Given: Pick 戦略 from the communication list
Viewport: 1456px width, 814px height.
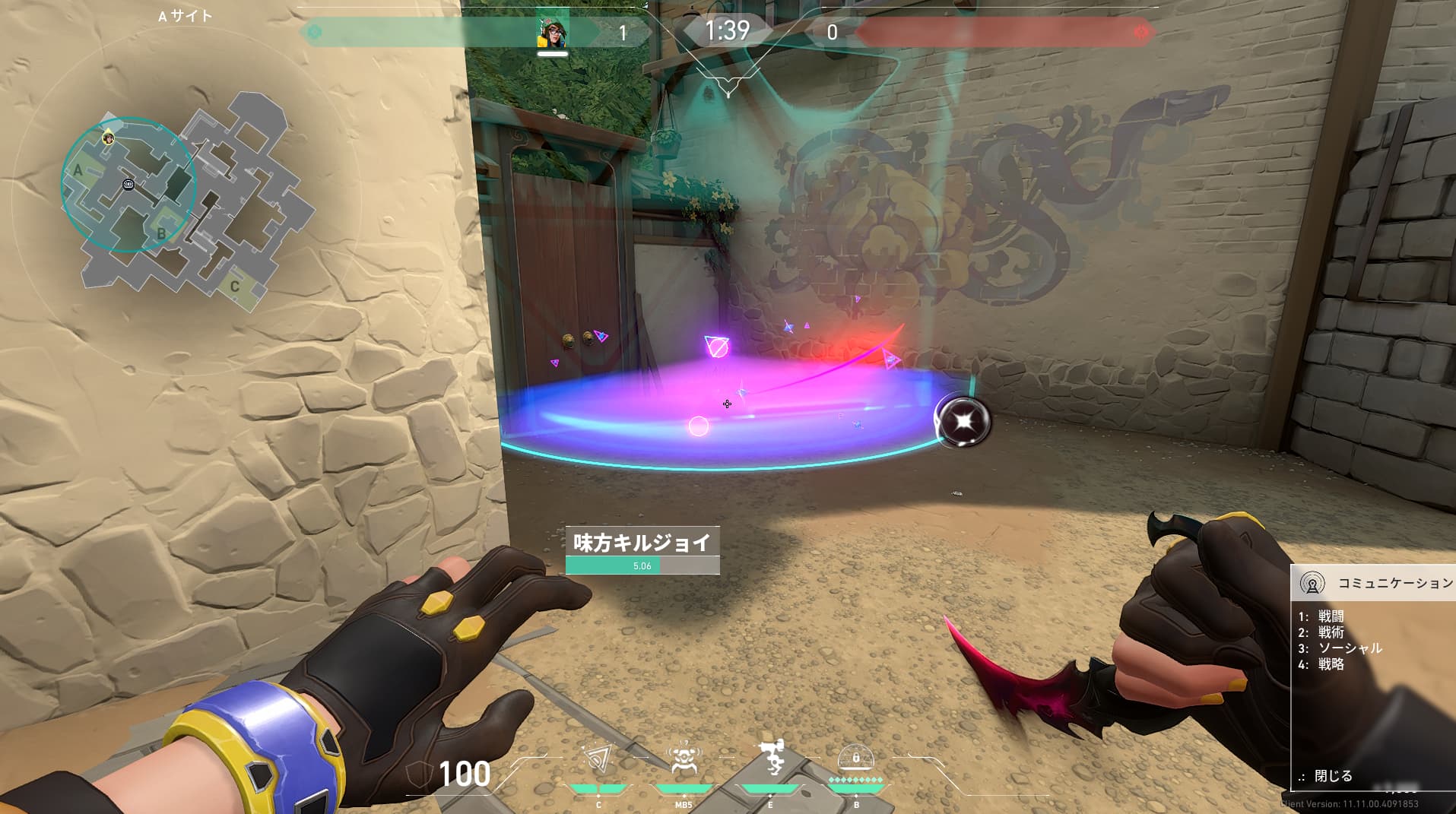Looking at the screenshot, I should [x=1331, y=664].
